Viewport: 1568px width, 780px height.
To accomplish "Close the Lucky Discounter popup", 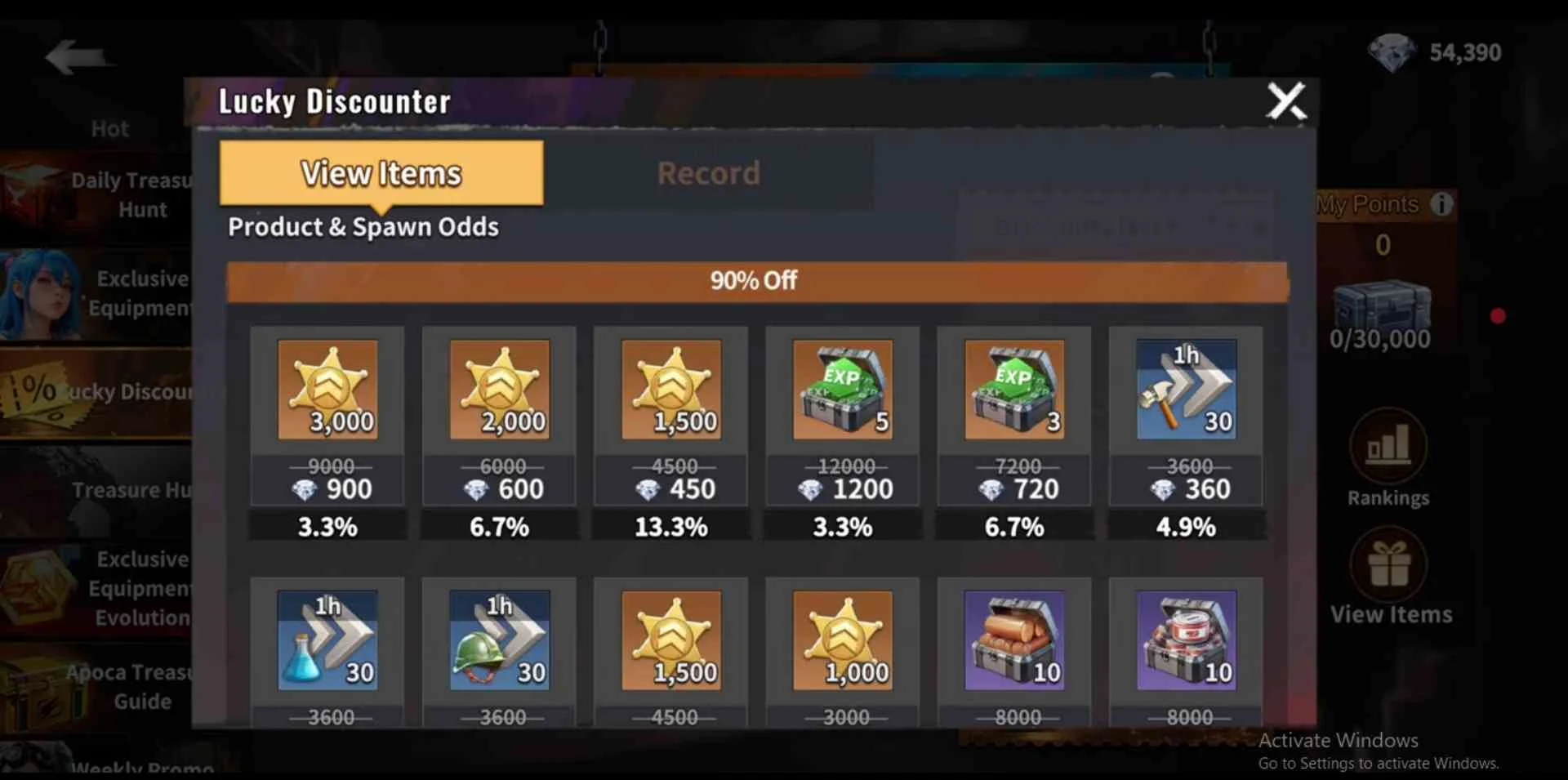I will (x=1286, y=101).
